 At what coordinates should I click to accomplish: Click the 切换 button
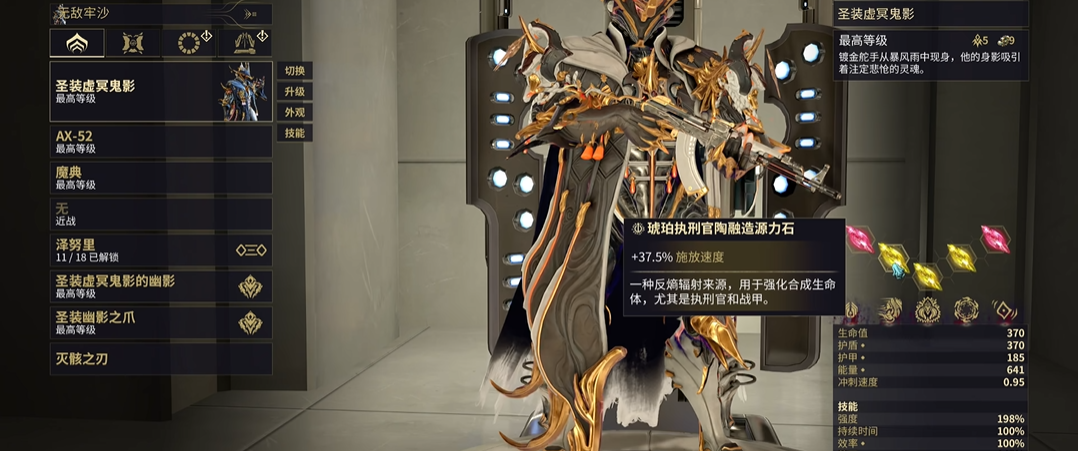point(294,71)
